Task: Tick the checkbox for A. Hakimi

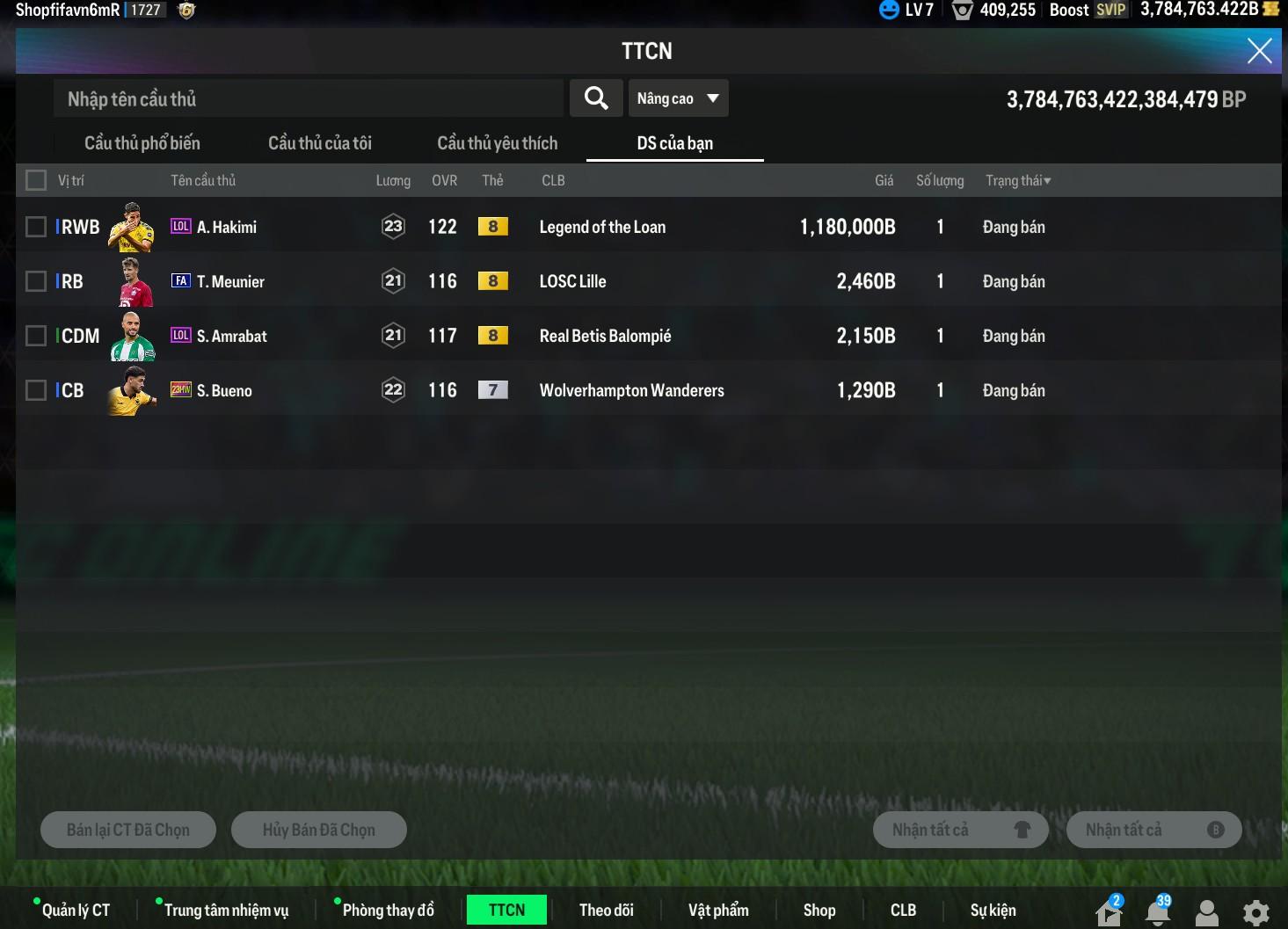Action: [36, 227]
